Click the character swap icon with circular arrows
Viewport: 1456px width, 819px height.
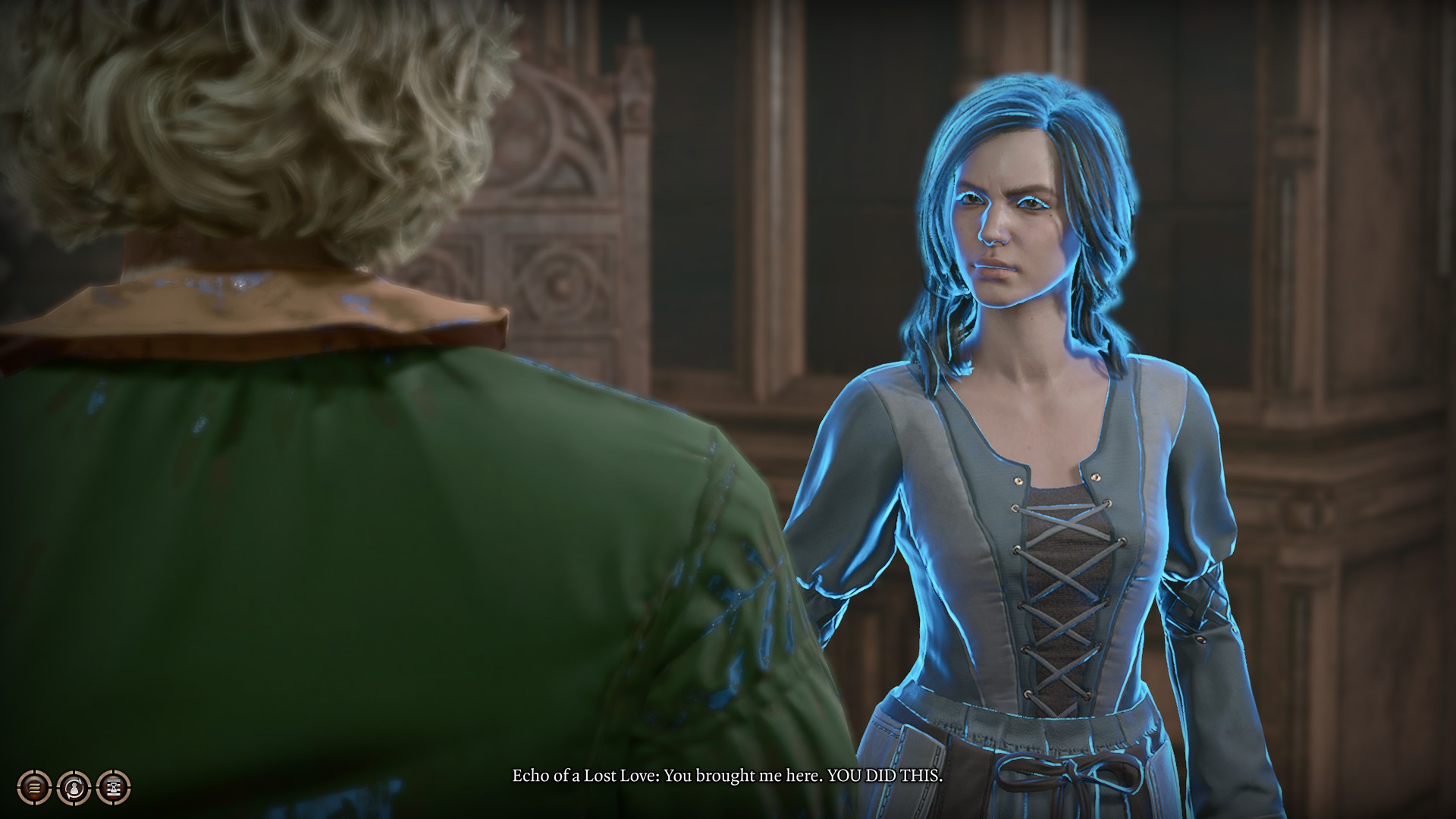pyautogui.click(x=74, y=788)
